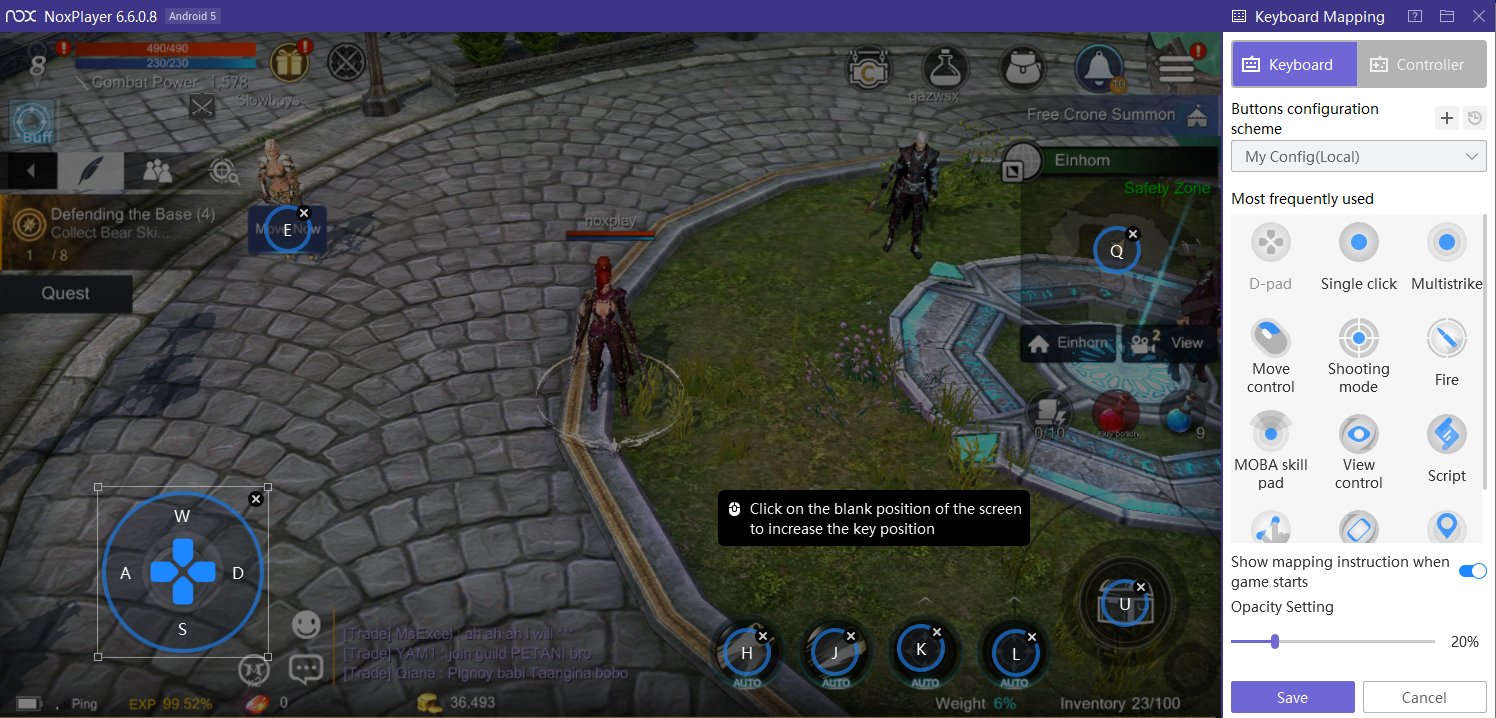The image size is (1496, 718).
Task: Toggle Show mapping instruction when game starts
Action: pos(1472,571)
